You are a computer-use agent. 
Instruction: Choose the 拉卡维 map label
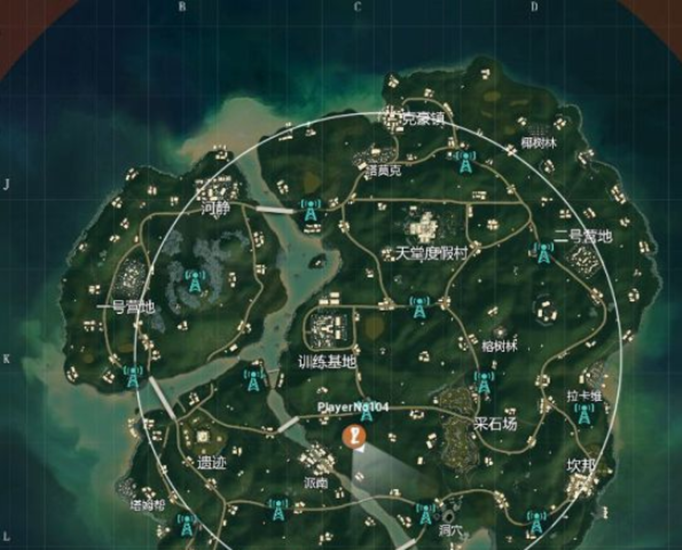[584, 396]
